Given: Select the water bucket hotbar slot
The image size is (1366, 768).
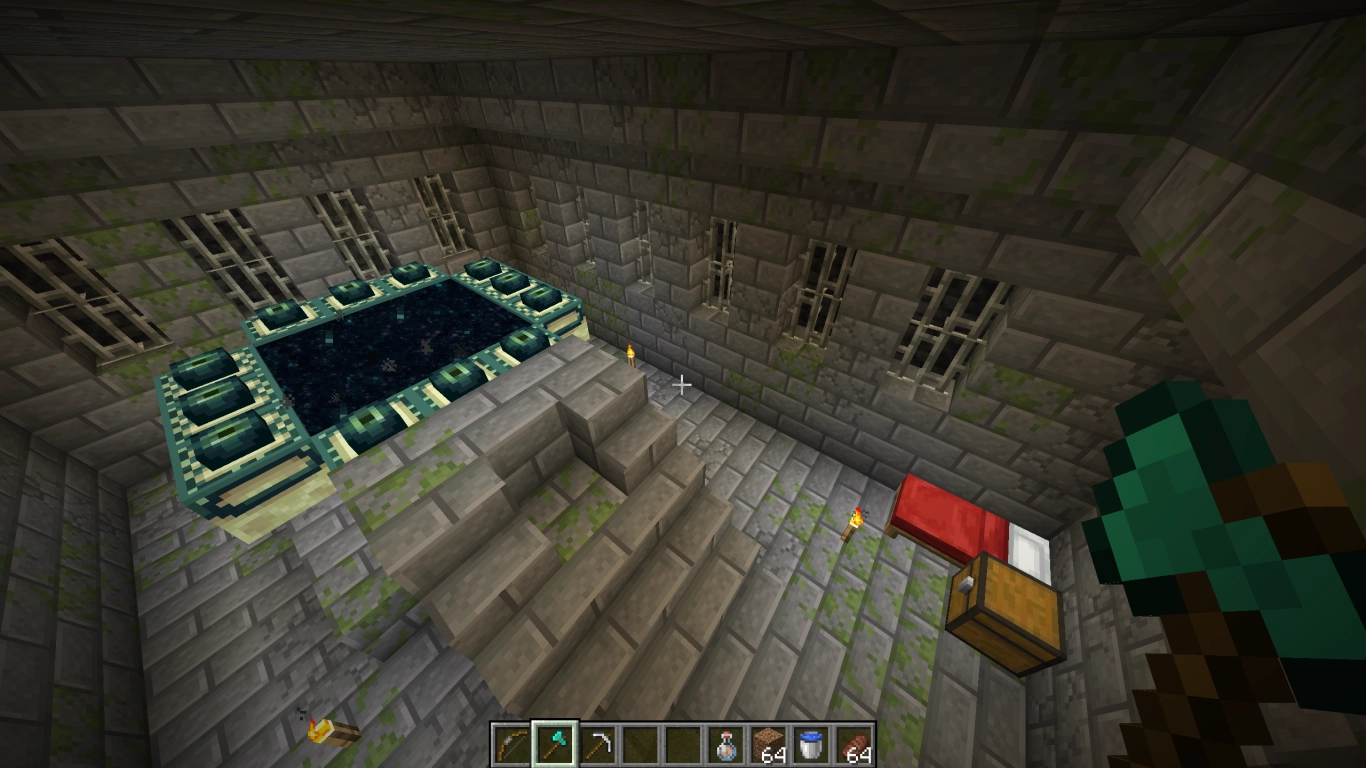Looking at the screenshot, I should tap(810, 740).
